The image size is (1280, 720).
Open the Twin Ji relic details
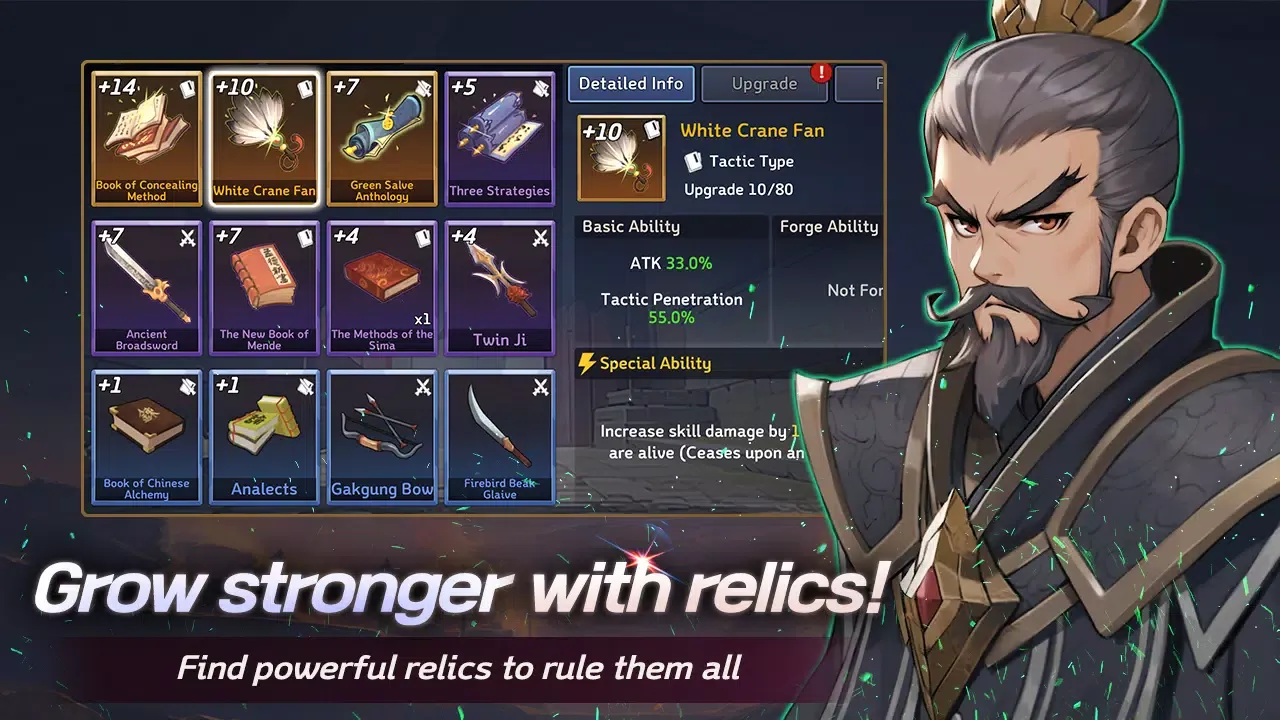coord(499,287)
